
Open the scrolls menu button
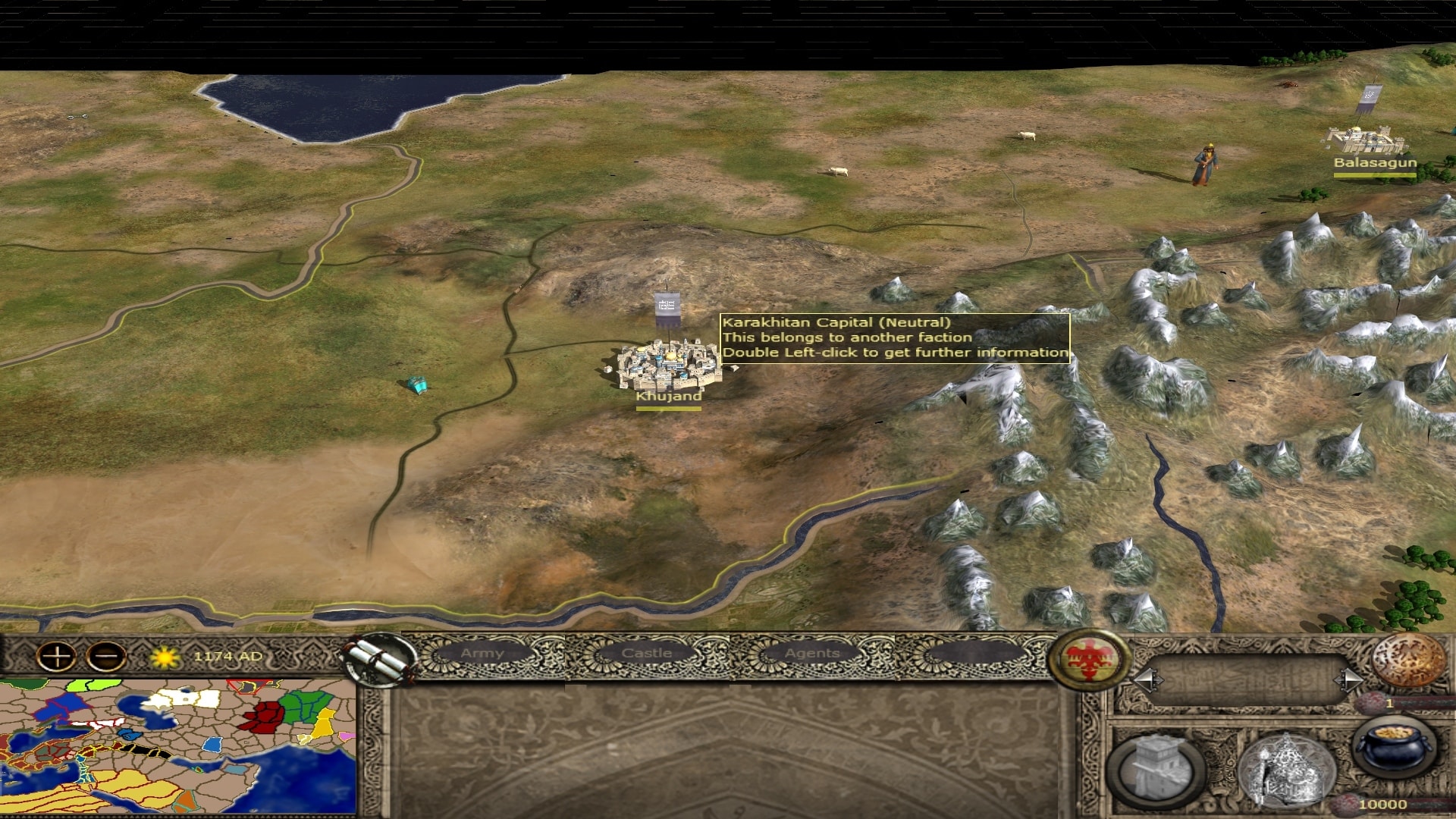coord(380,660)
